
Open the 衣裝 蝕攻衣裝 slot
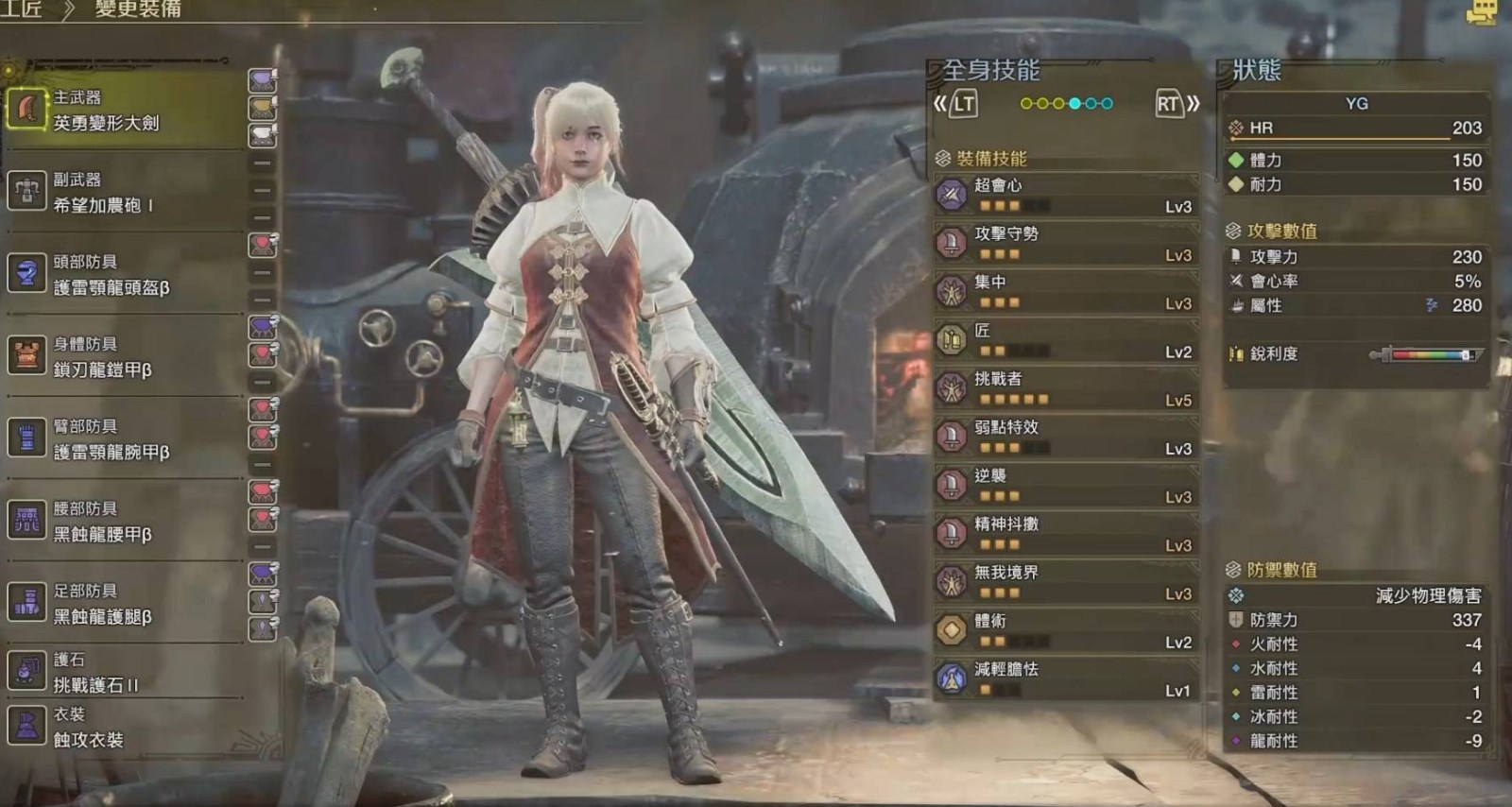123,727
